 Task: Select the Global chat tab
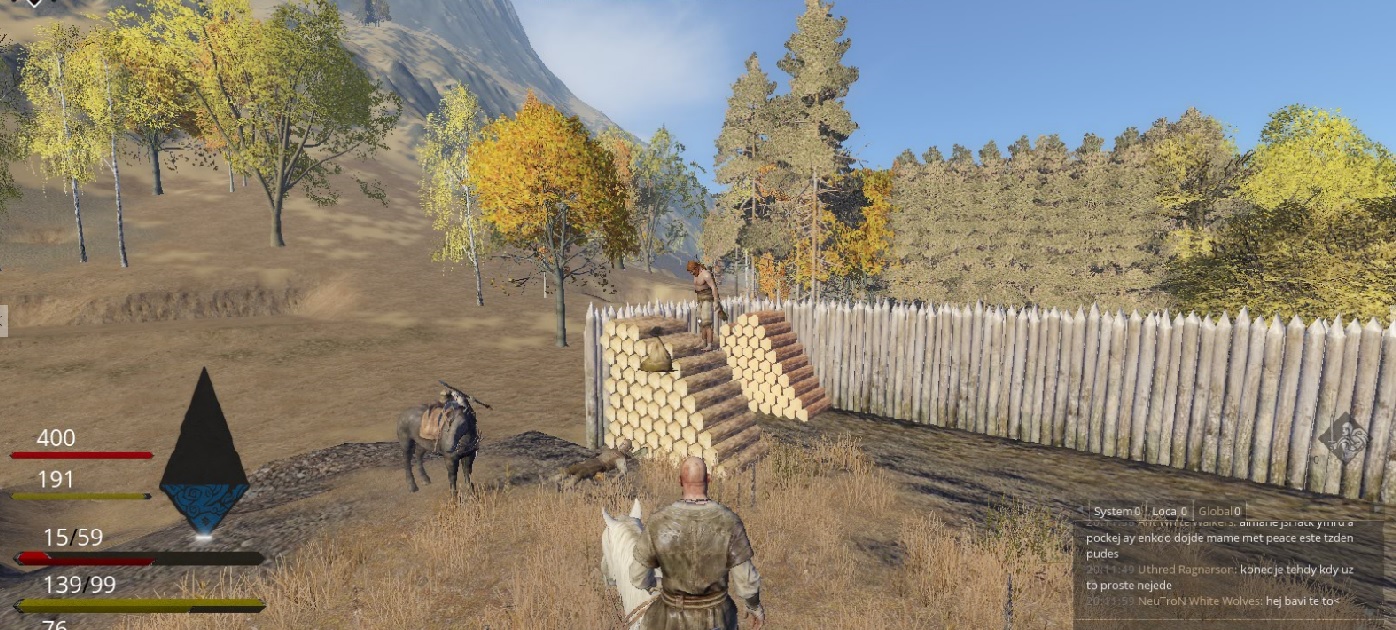click(x=1218, y=511)
